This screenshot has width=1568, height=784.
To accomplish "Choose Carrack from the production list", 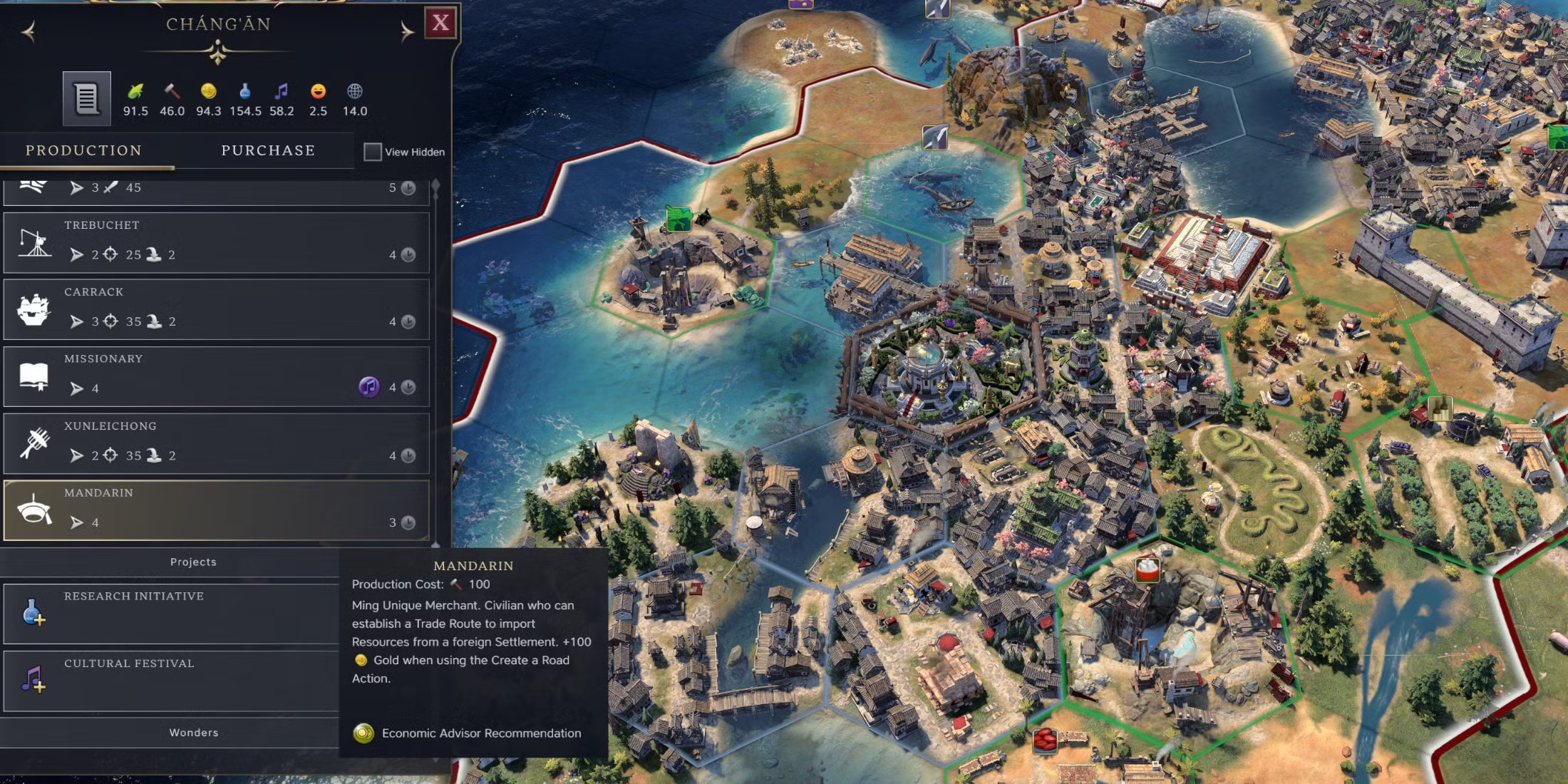I will click(x=216, y=309).
